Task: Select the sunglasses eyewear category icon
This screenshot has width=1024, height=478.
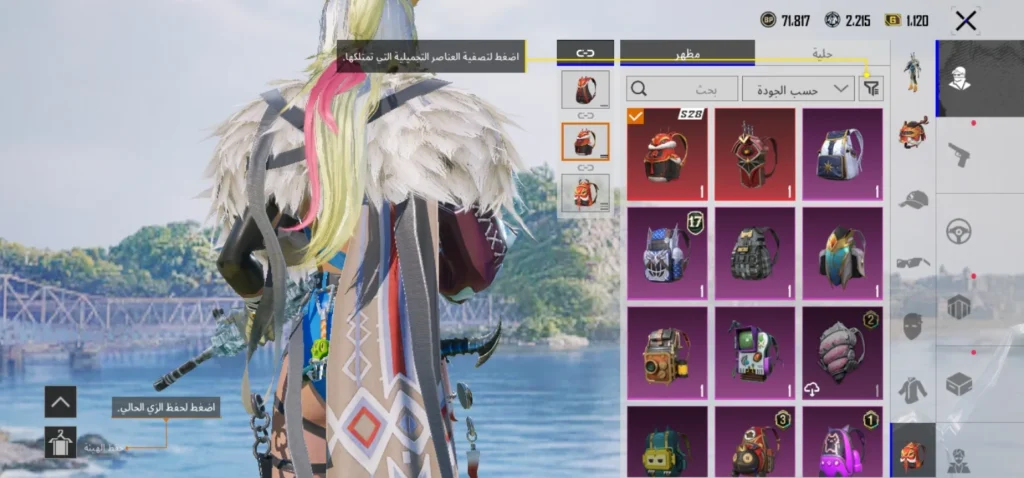Action: point(912,262)
